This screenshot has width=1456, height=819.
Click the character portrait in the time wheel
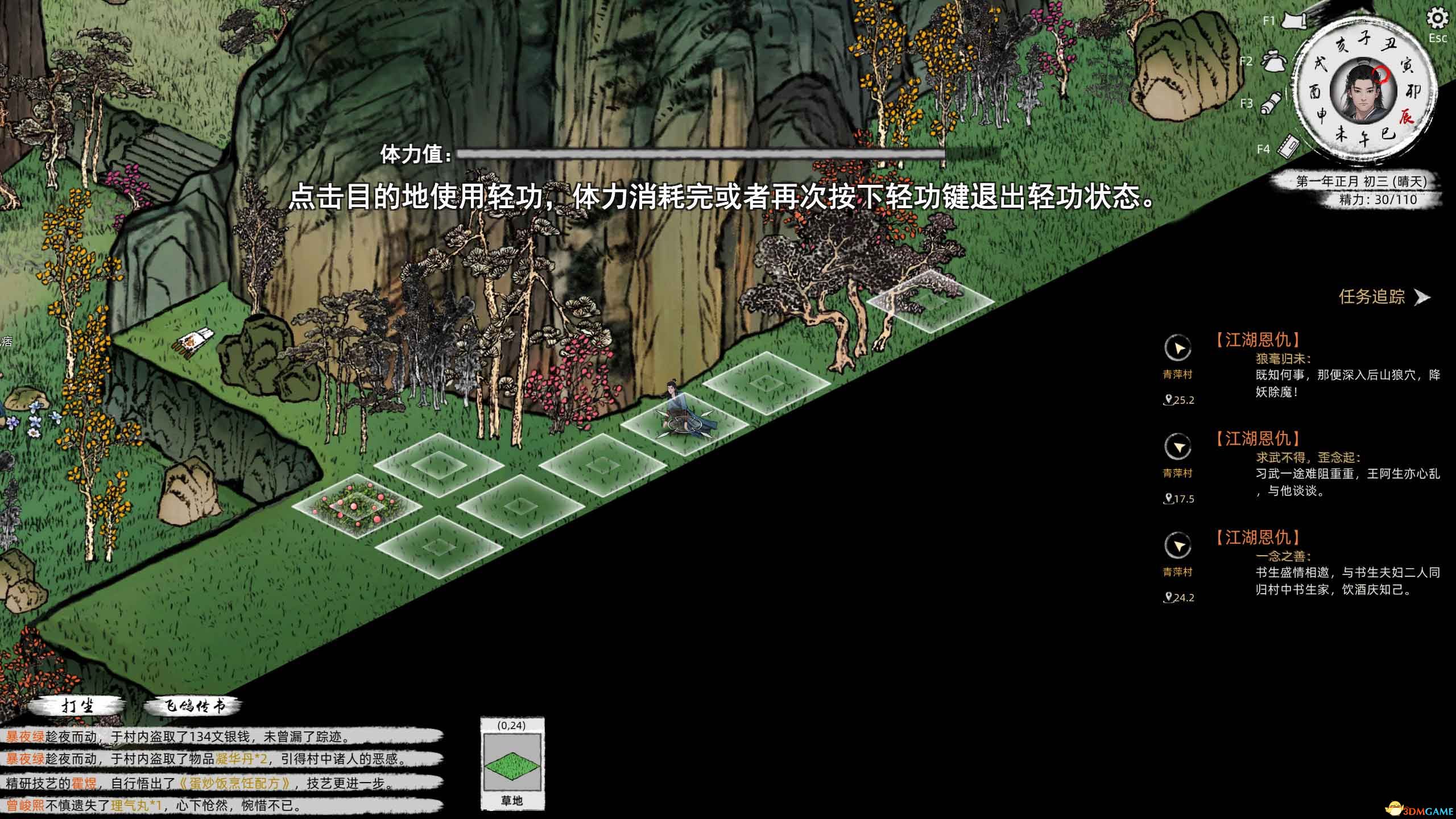[1362, 91]
